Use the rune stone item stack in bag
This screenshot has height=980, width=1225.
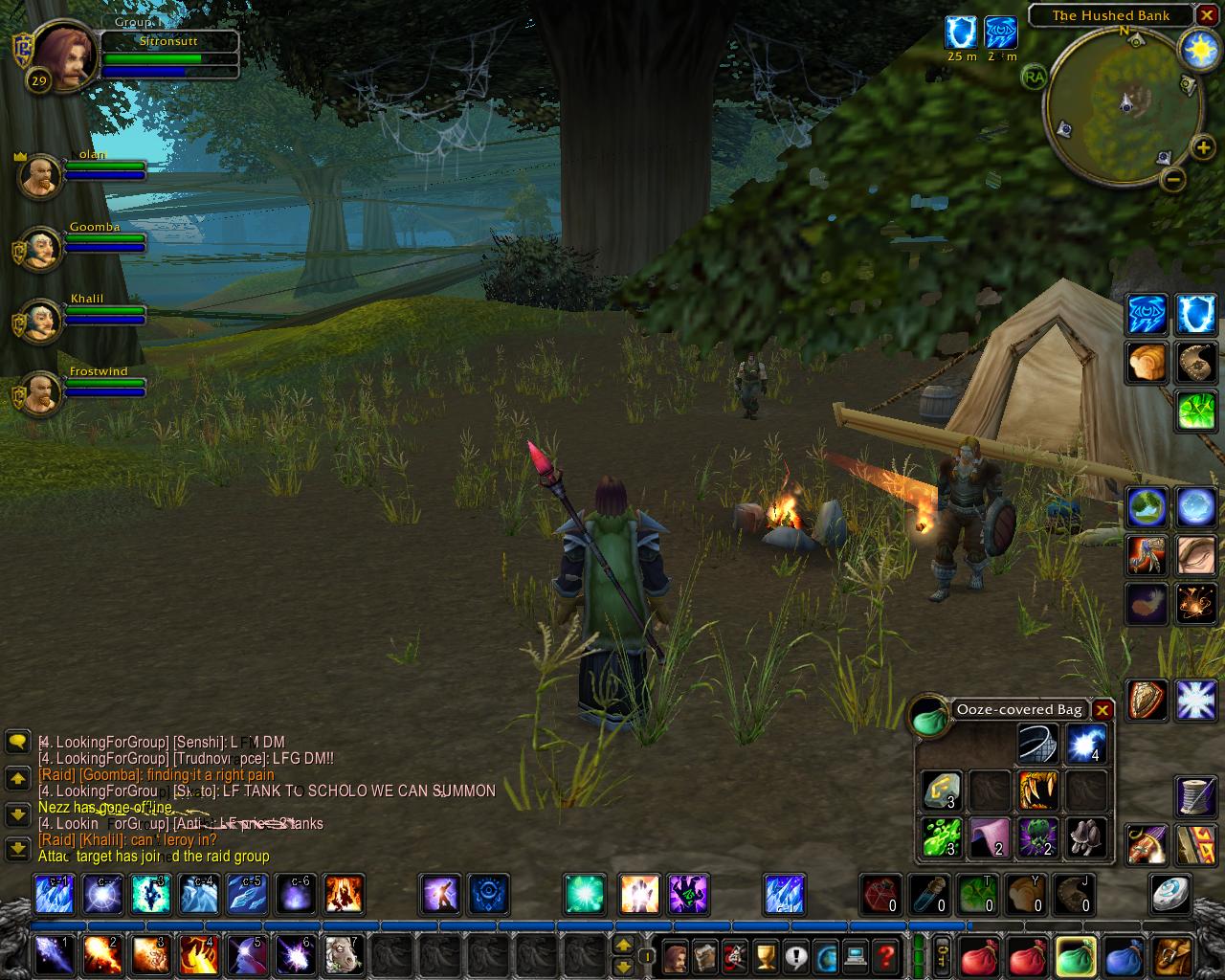click(x=941, y=791)
